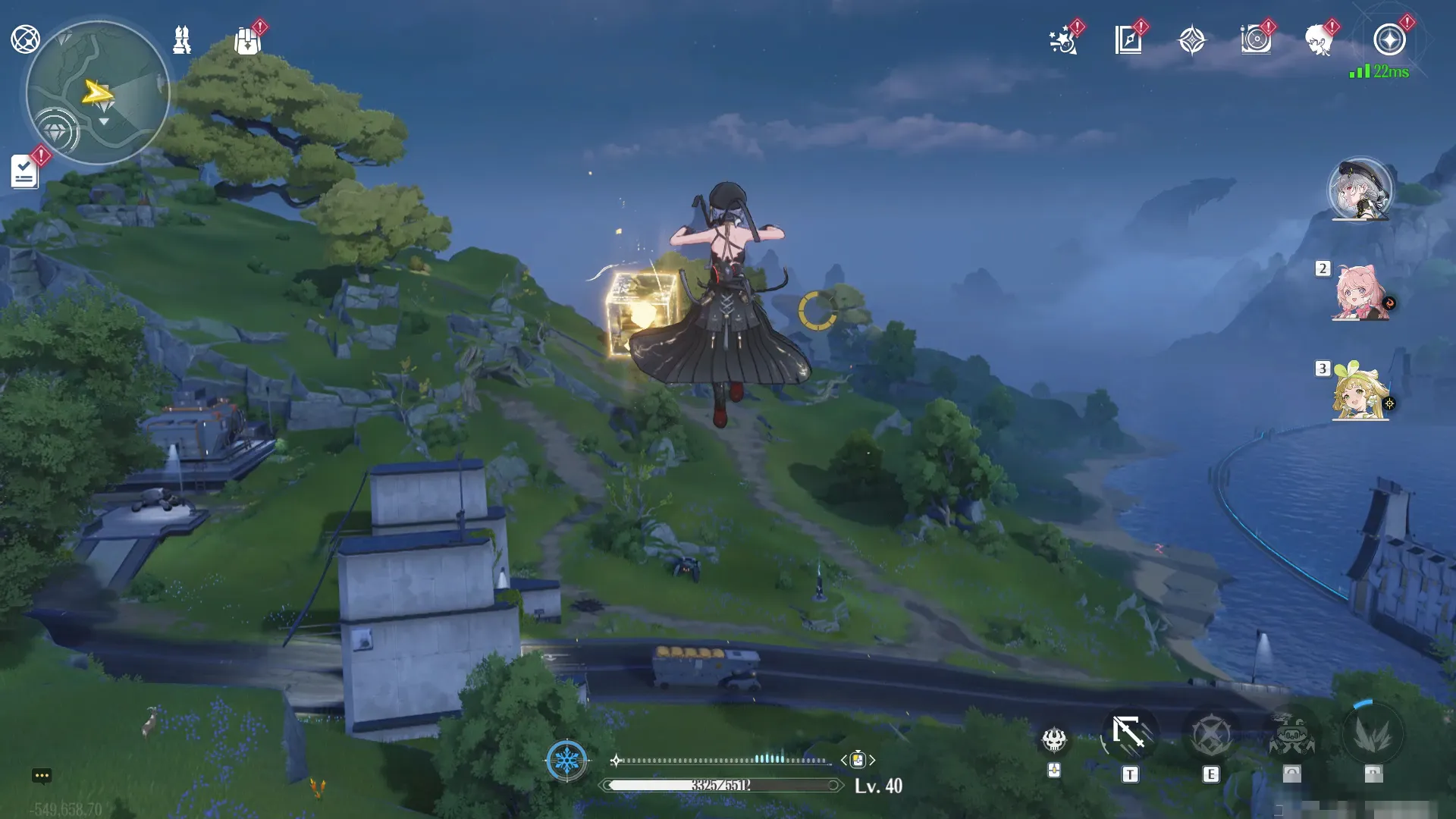Open the ringed star wheel icon

click(1389, 40)
